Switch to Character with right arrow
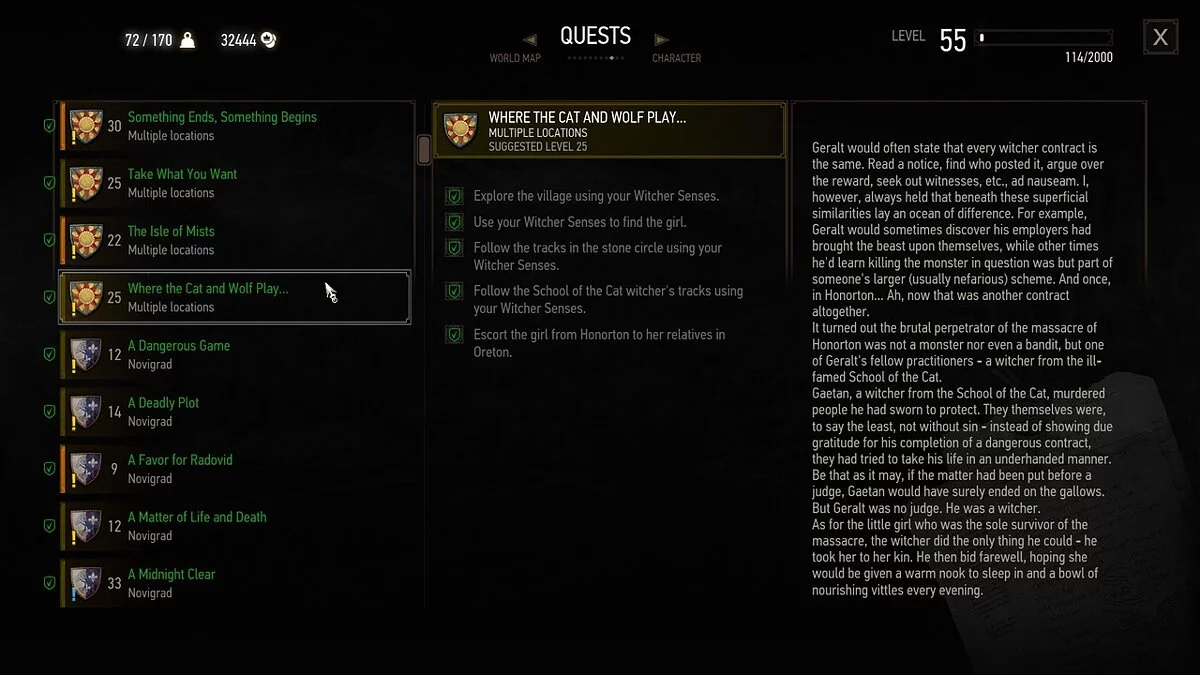The height and width of the screenshot is (675, 1200). (661, 40)
